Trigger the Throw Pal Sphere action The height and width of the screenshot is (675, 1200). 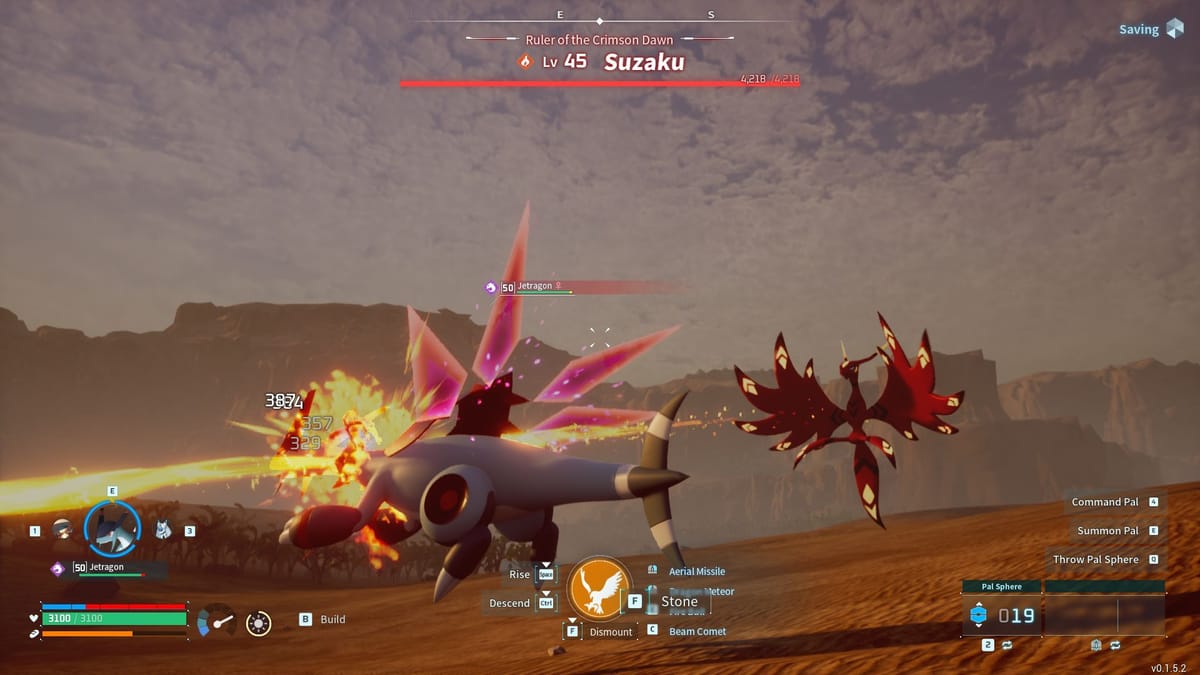(1095, 560)
